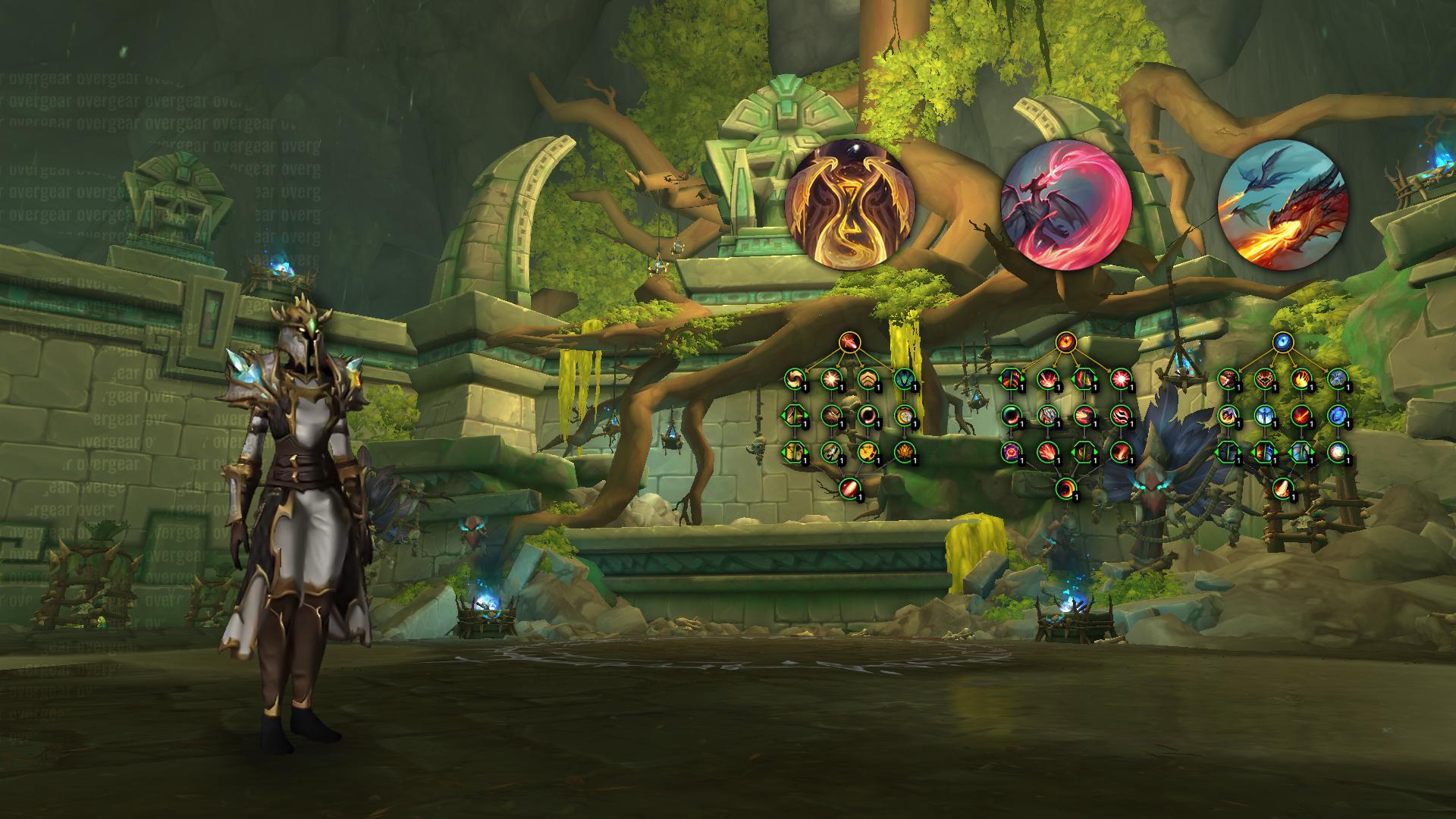Activate the dark green-rimmed orb talent node
This screenshot has width=1456, height=819.
tap(1012, 415)
